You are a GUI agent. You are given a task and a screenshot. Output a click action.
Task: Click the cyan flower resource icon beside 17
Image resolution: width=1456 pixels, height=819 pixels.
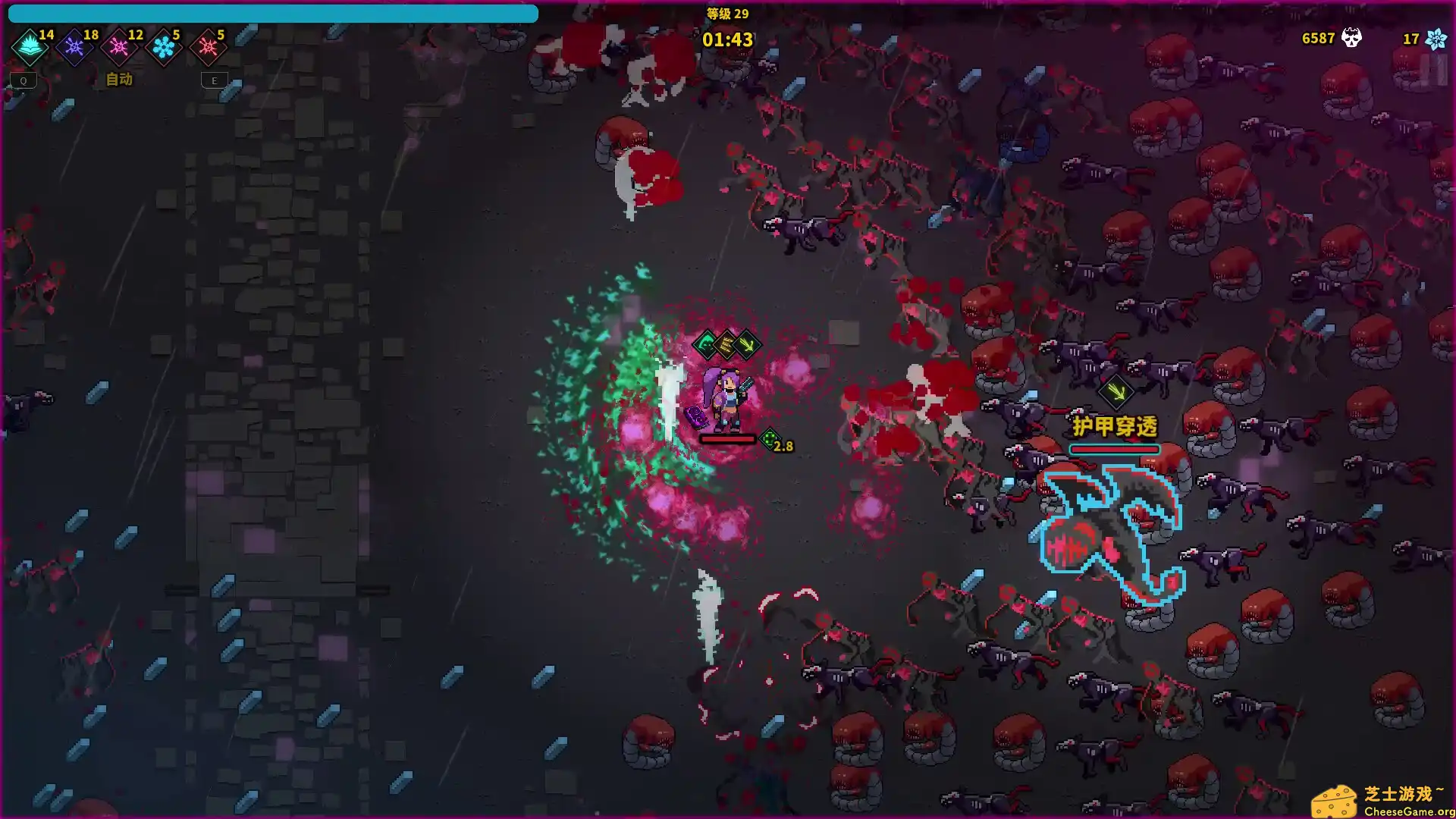coord(1437,38)
